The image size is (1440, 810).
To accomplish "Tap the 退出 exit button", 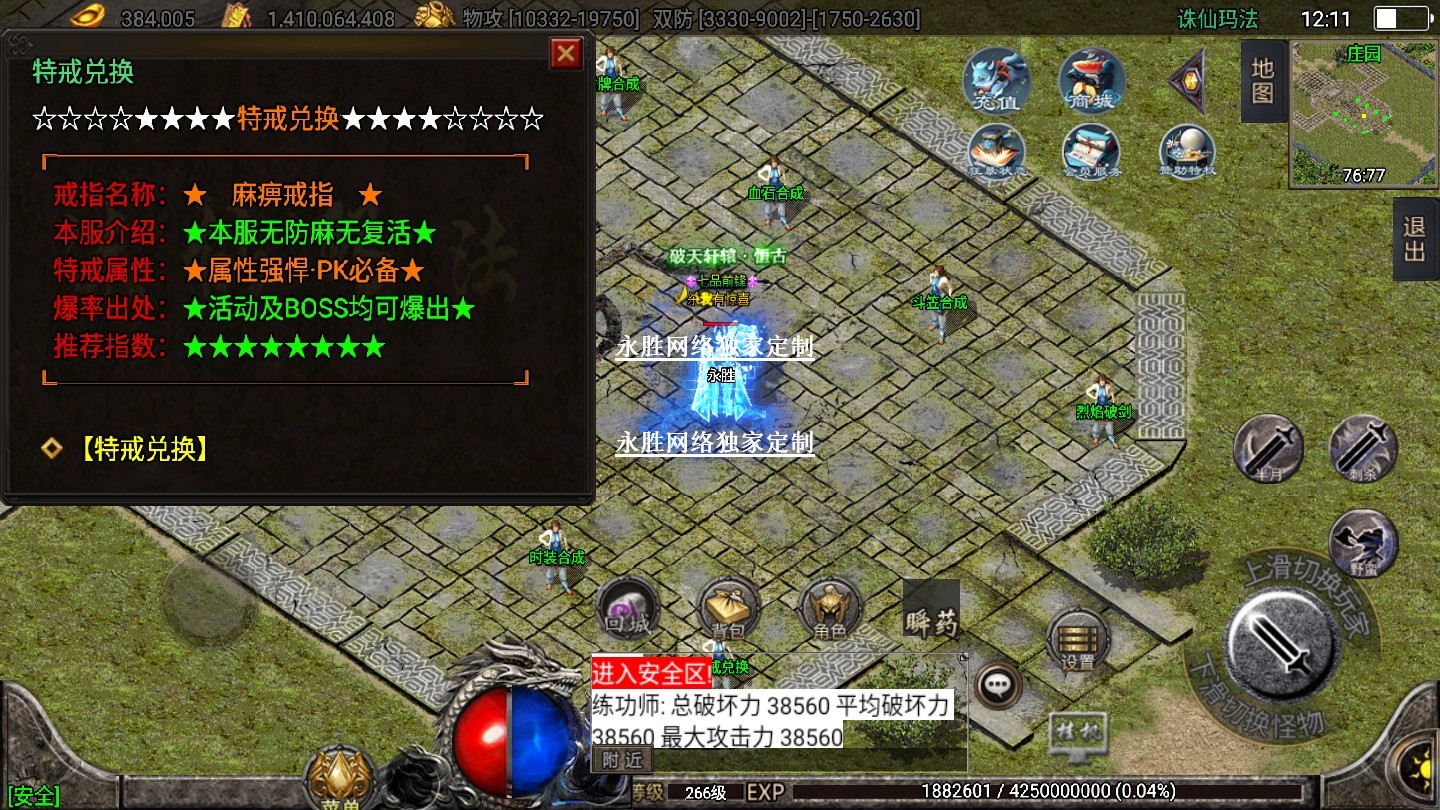I will point(1414,239).
